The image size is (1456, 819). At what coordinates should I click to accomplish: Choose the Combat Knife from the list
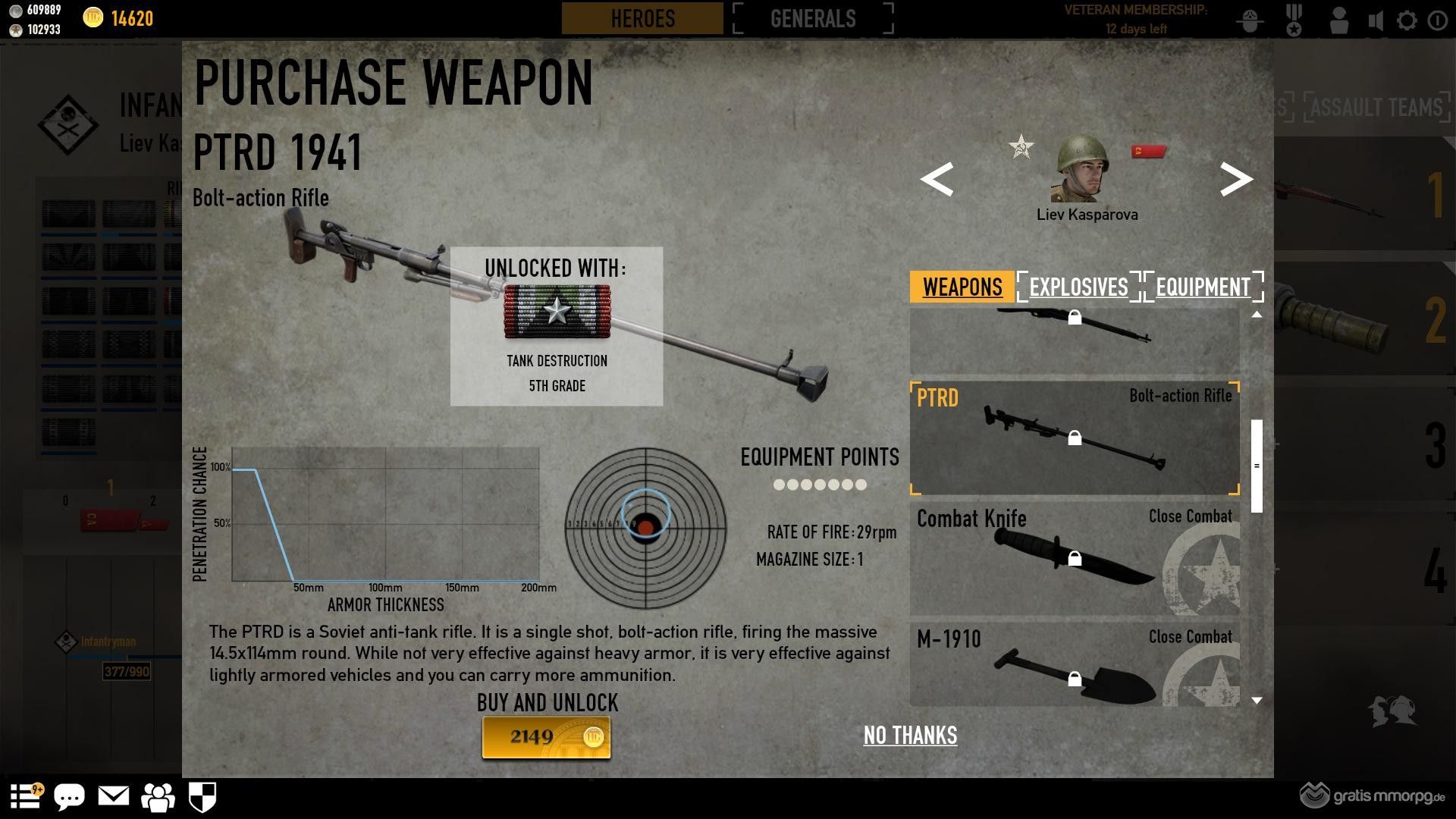point(1074,558)
